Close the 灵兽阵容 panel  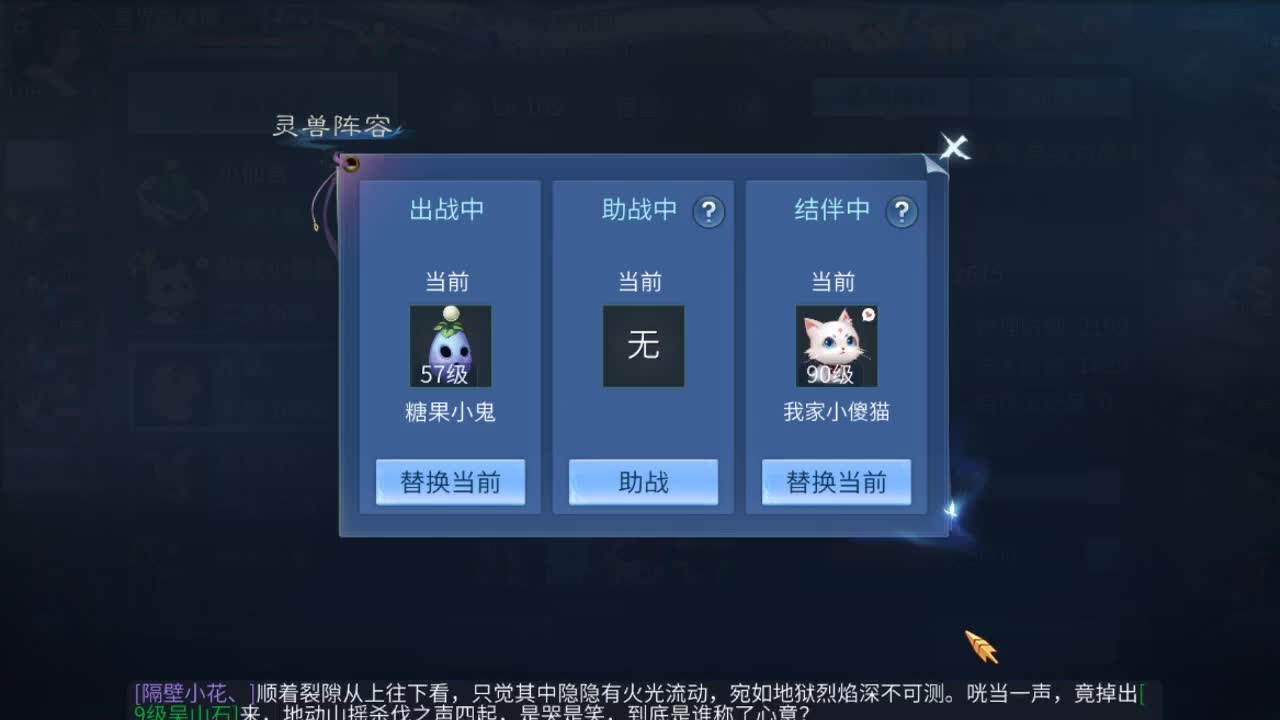click(953, 148)
